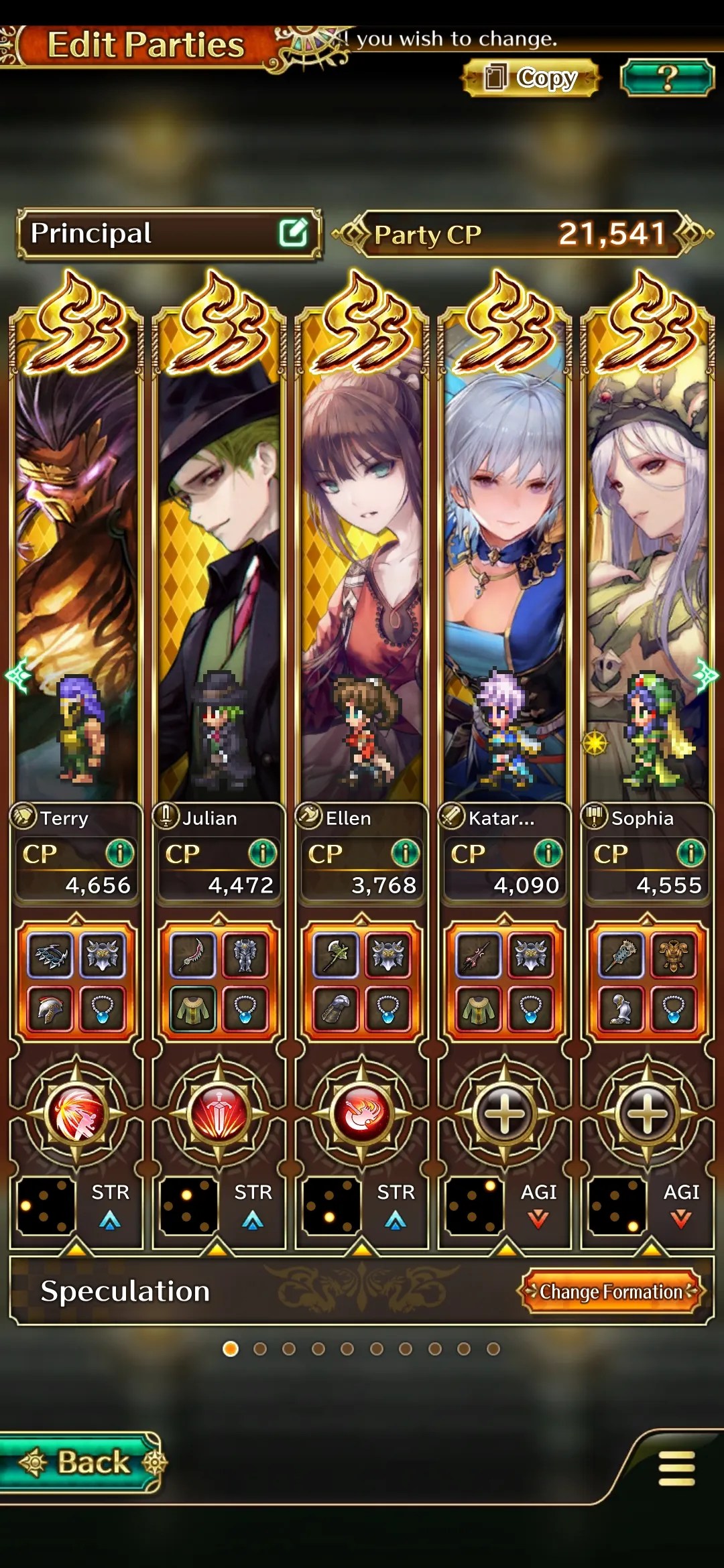The height and width of the screenshot is (1568, 724).
Task: View Katarina's CP info icon
Action: [x=548, y=853]
